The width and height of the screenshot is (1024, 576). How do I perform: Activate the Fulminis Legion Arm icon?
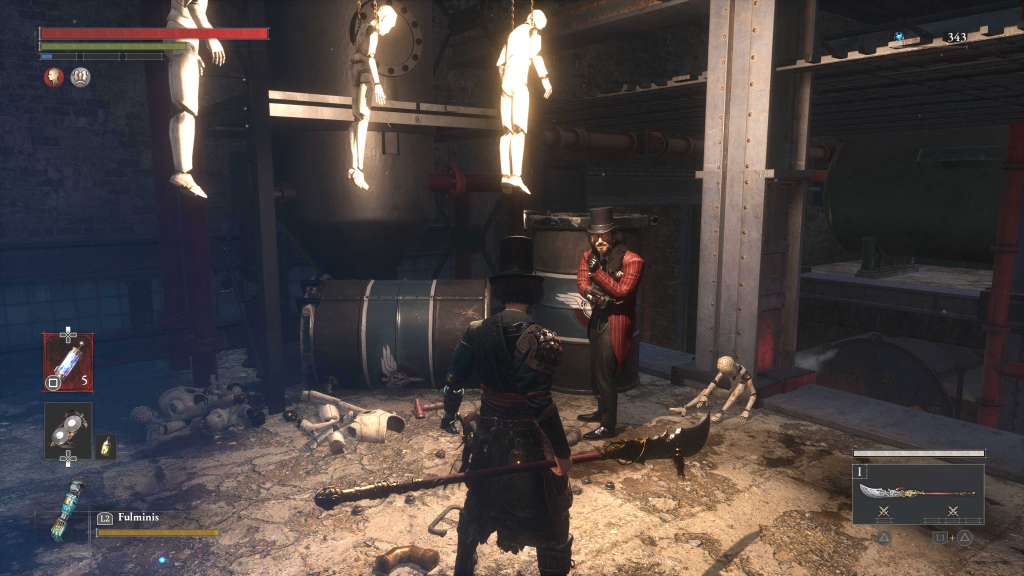[66, 510]
